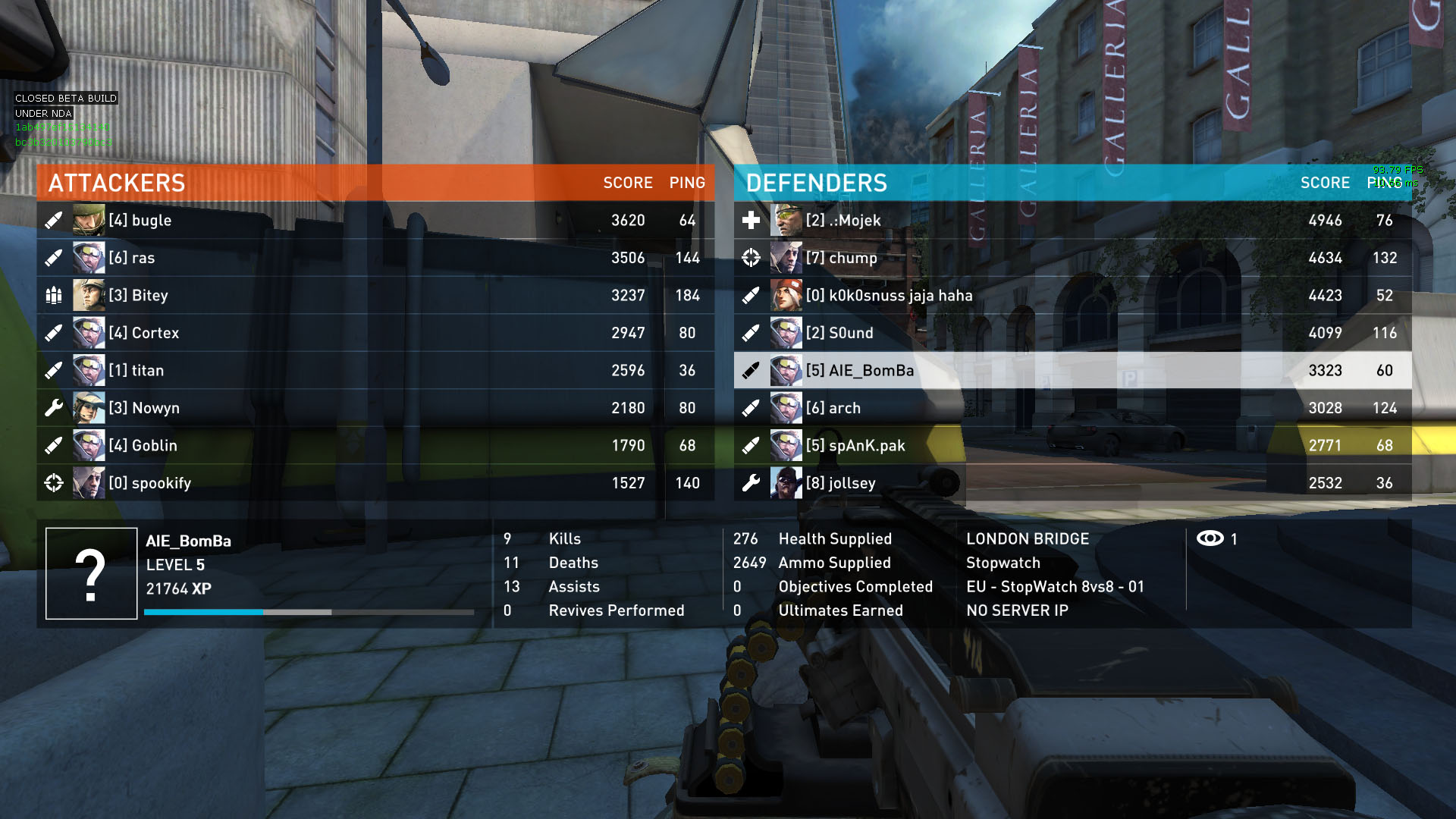Click the Attackers SCORE column header
Screen dimensions: 1456x819
point(627,183)
